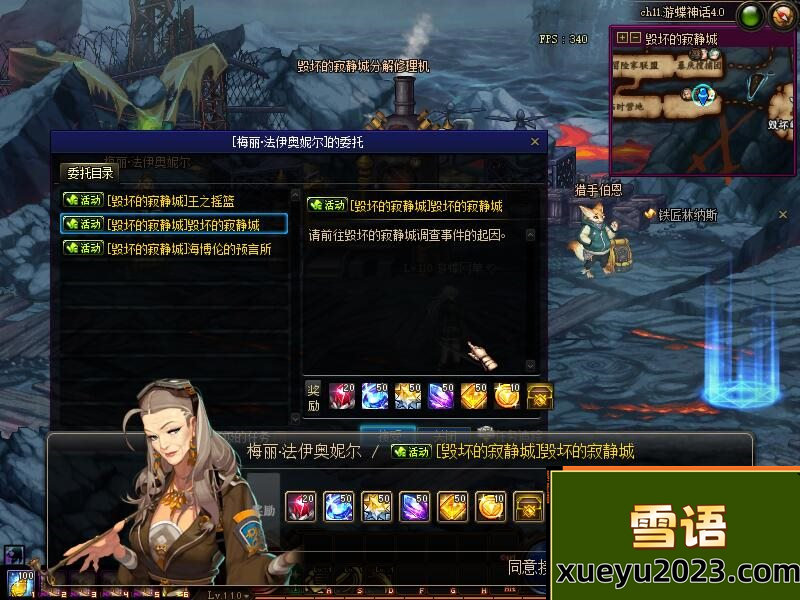Screen dimensions: 800x600
Task: Click the green orb button at top right
Action: coord(749,15)
